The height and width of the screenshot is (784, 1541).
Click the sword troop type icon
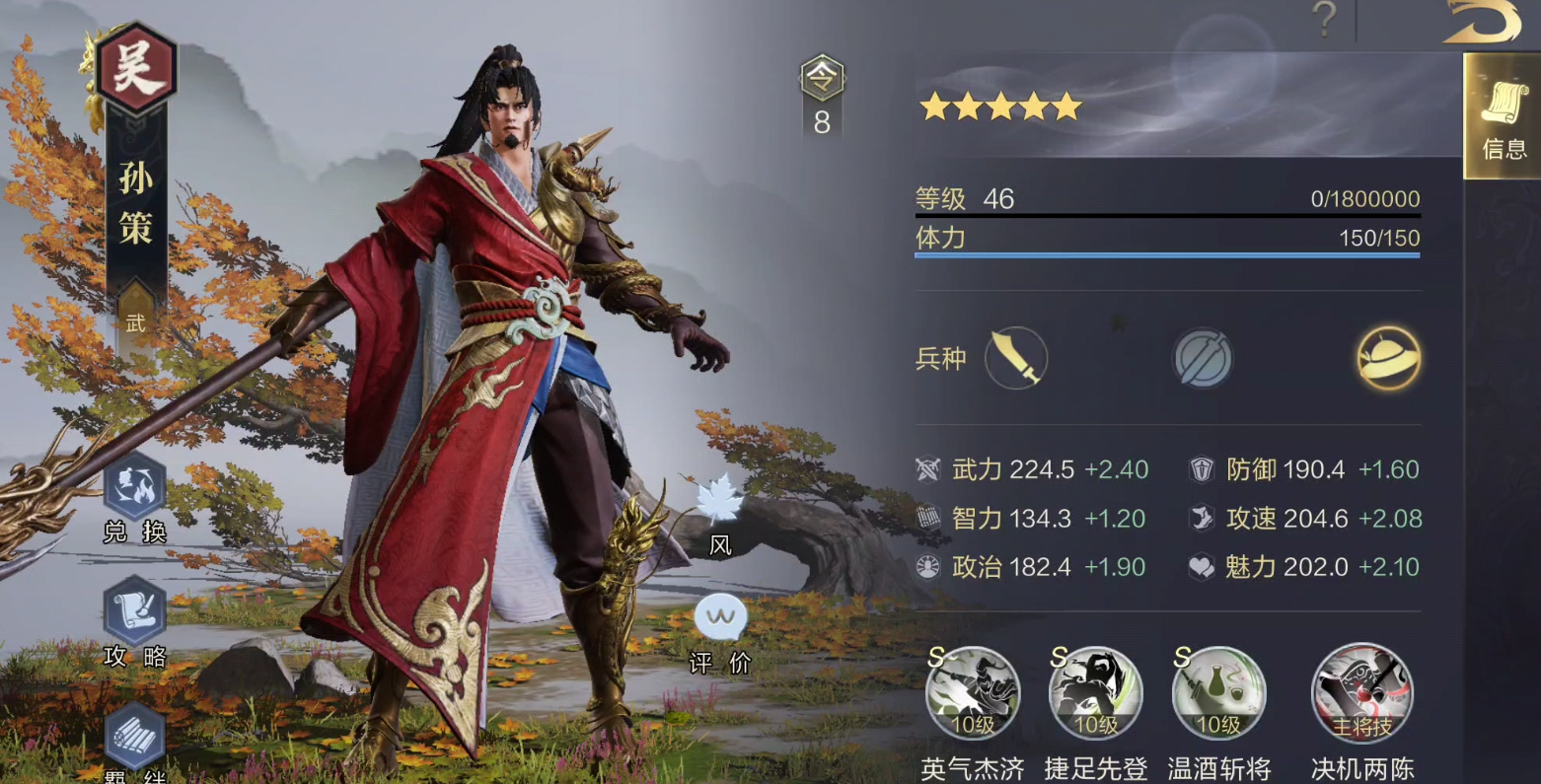pyautogui.click(x=1016, y=359)
